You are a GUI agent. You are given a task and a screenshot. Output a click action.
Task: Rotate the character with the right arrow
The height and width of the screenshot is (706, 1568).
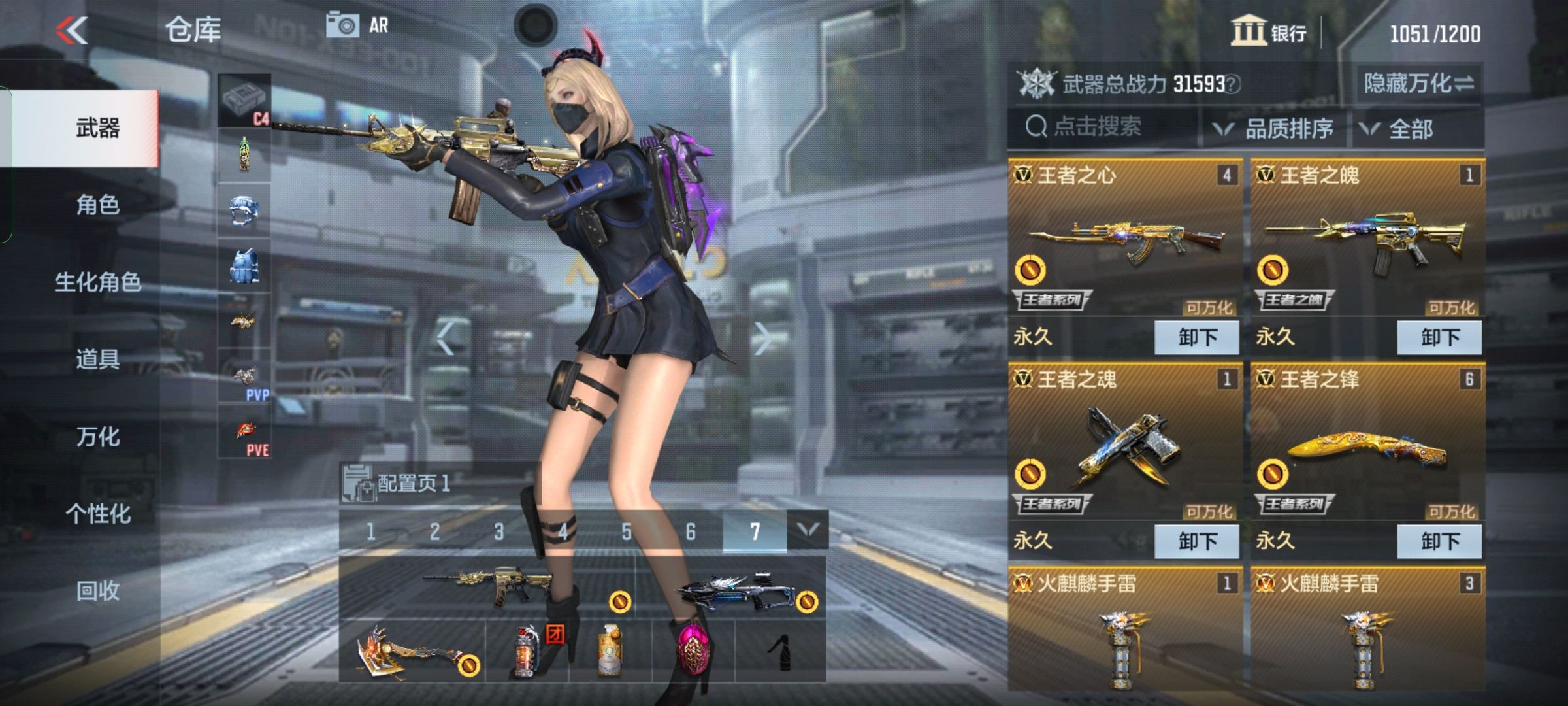[762, 339]
